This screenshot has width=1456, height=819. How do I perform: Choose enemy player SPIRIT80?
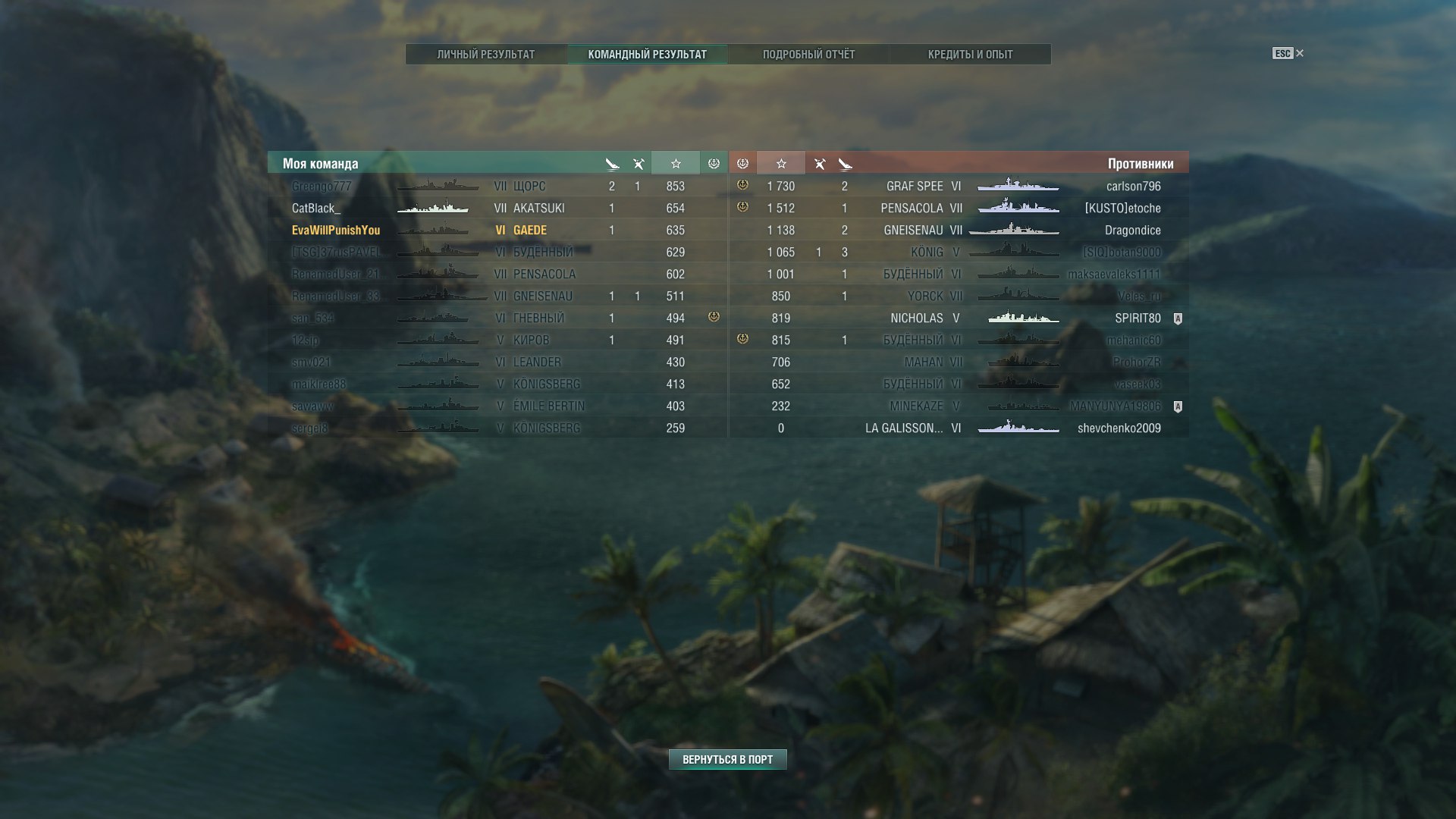tap(1137, 318)
